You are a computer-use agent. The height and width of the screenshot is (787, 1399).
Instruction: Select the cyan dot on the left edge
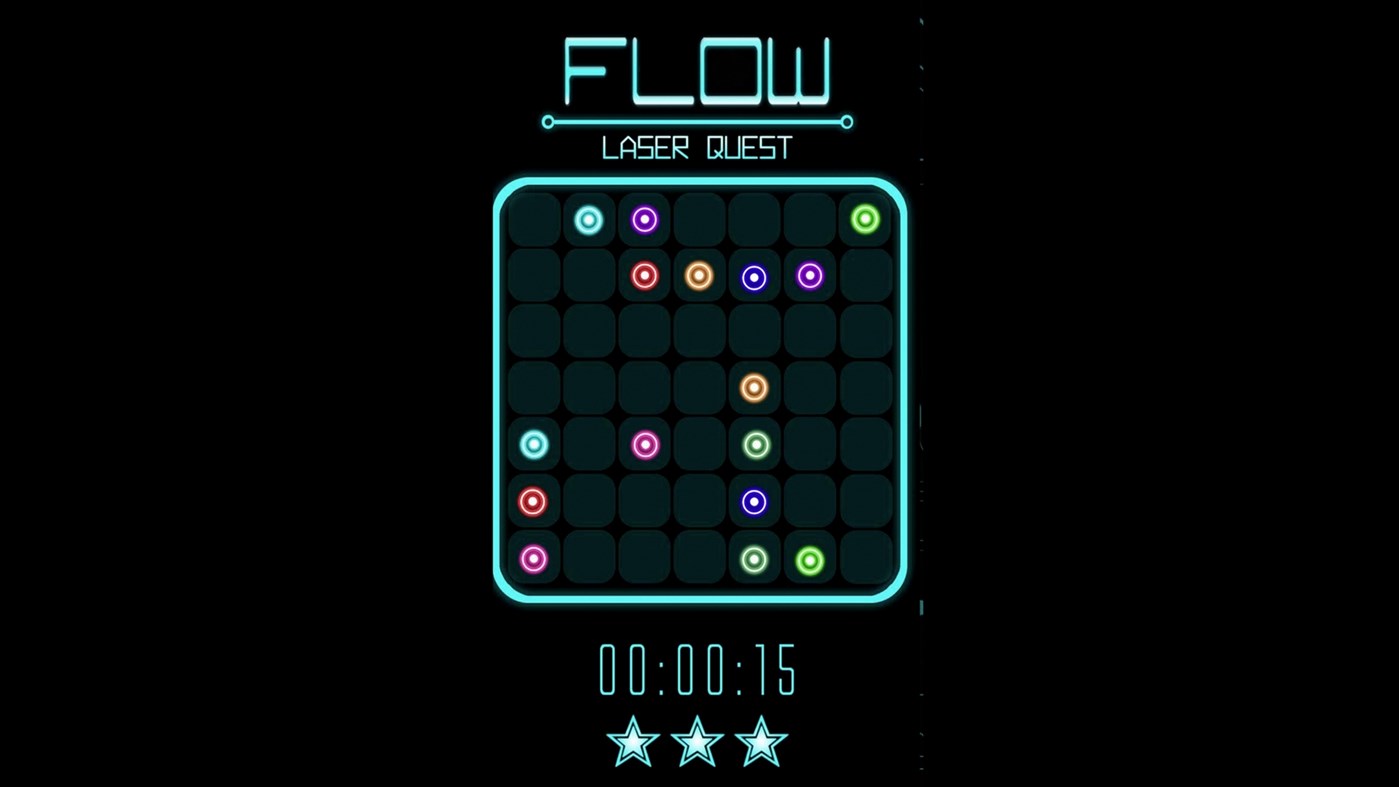[x=533, y=444]
